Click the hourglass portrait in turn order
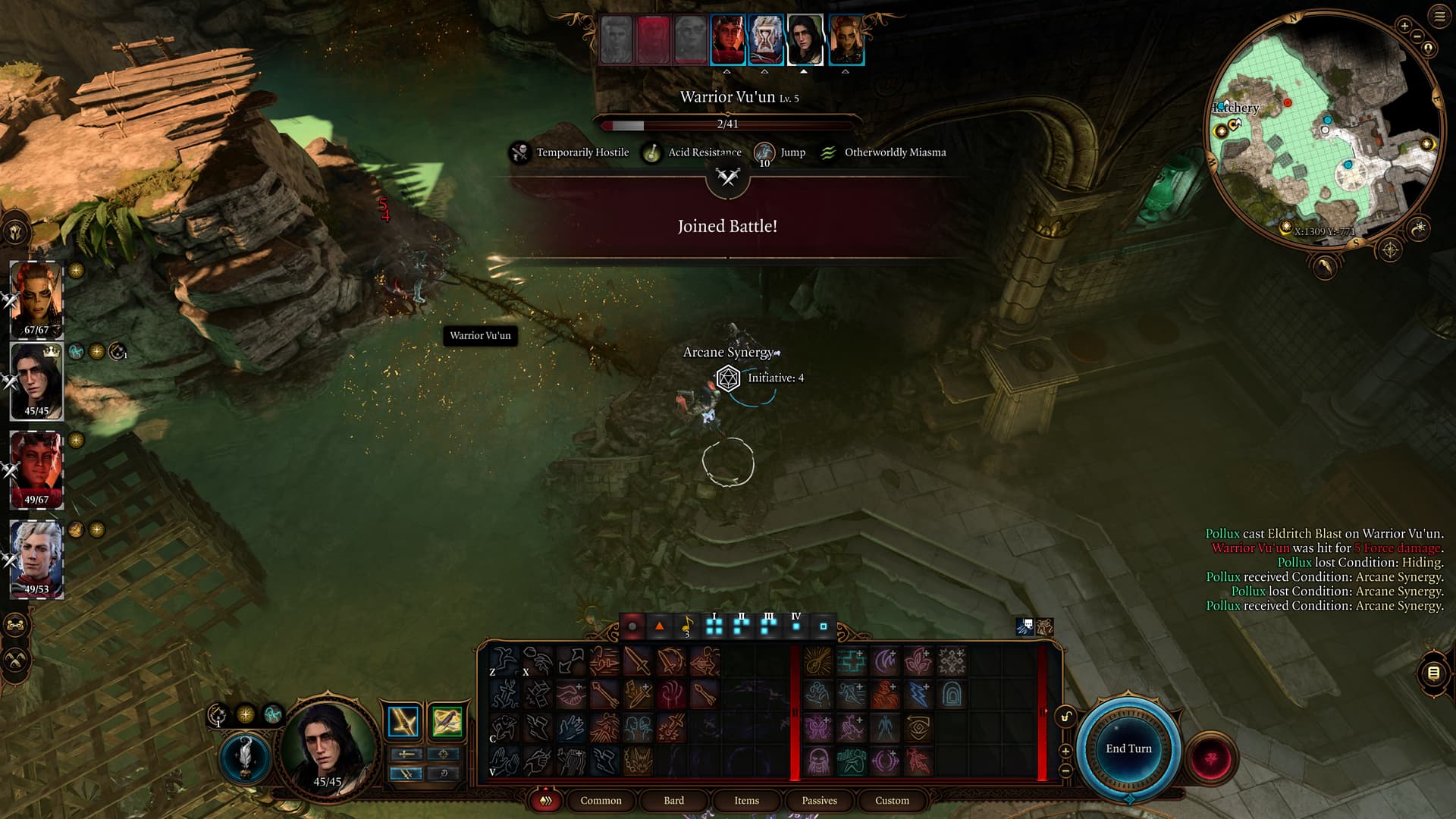Screen dimensions: 1456x819 tap(765, 40)
